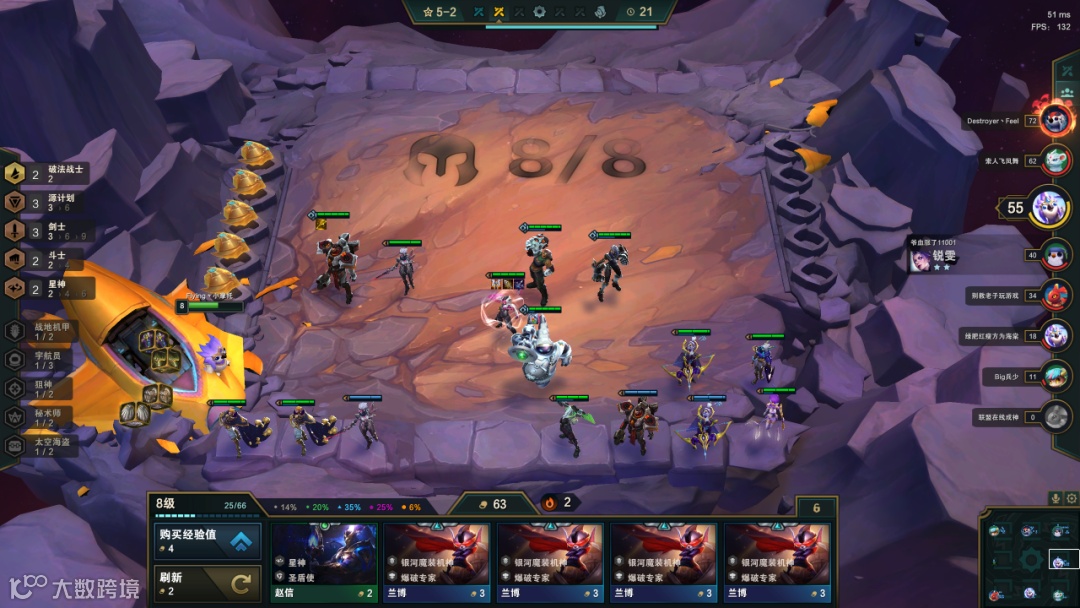The width and height of the screenshot is (1080, 608).
Task: Open the 狙神 trait entry
Action: [x=45, y=388]
